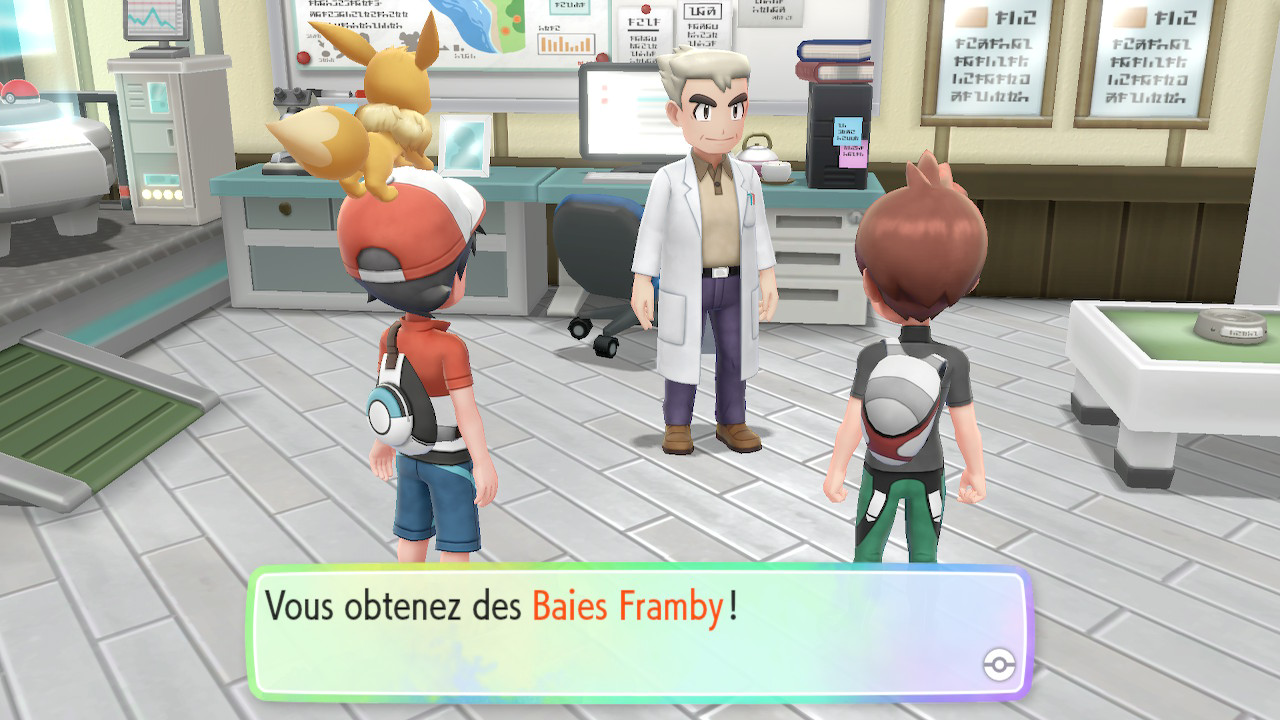Advance the "Vous obtenez des Baies Framby" dialogue box
1280x720 pixels.
[x=638, y=632]
